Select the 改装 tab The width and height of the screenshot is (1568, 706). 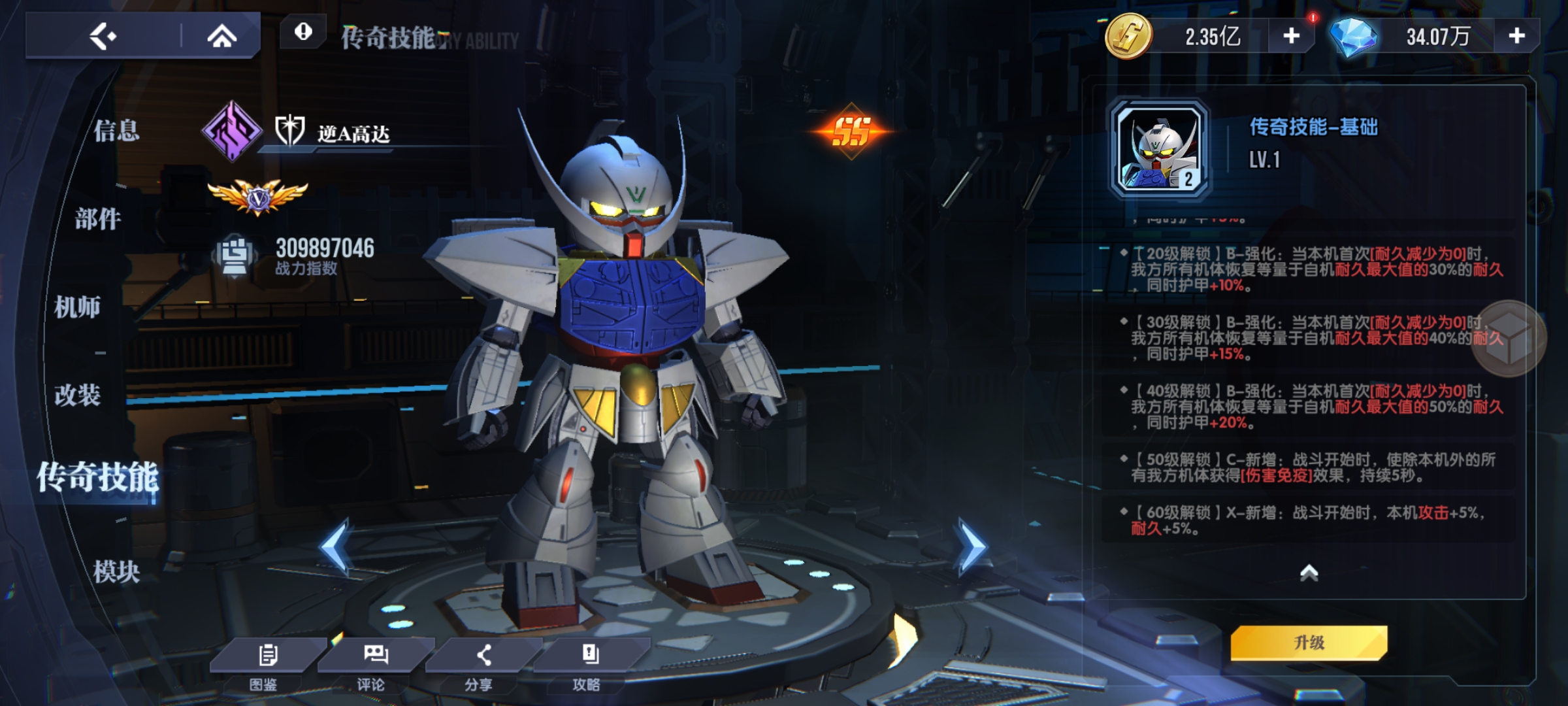point(77,395)
